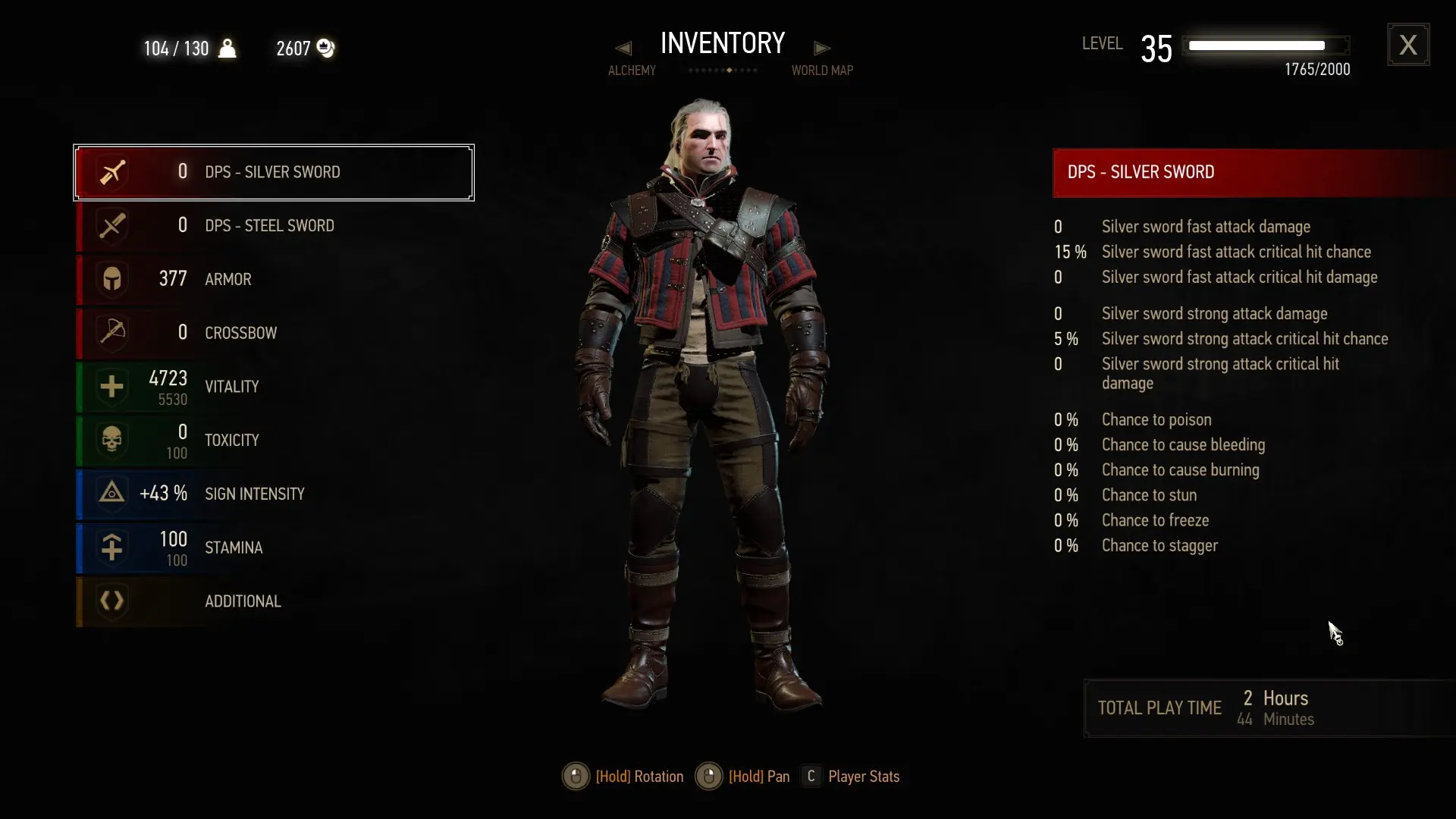The image size is (1456, 819).
Task: Select the Sign Intensity stat row
Action: 273,494
